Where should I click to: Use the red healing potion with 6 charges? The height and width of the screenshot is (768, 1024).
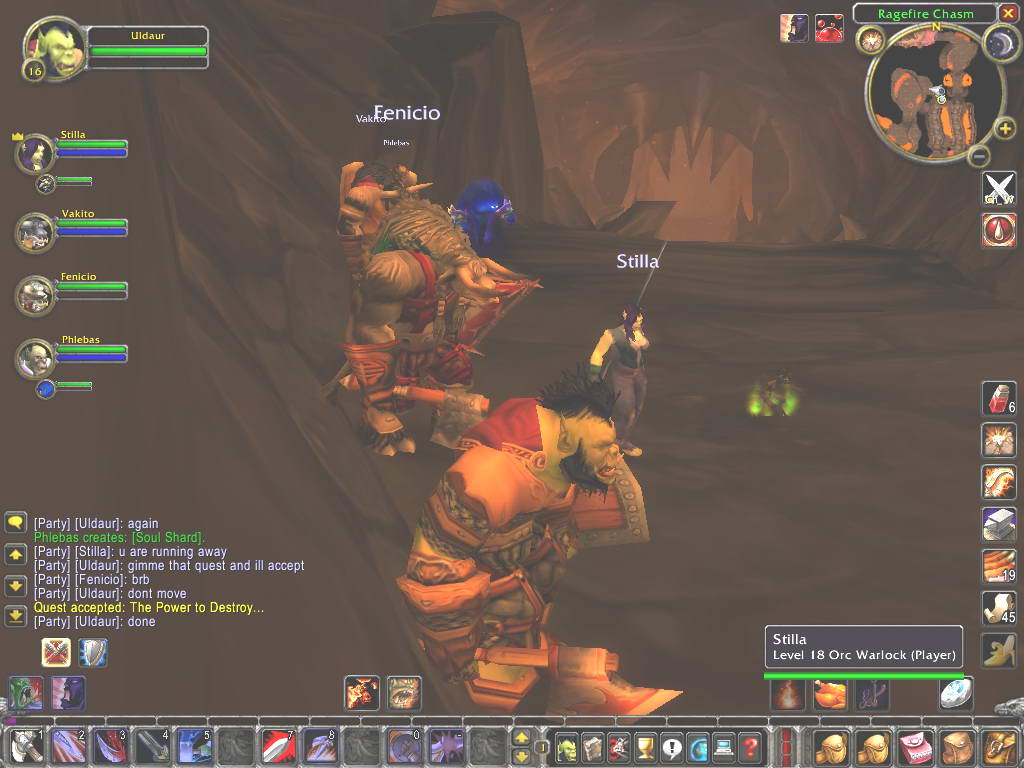click(x=998, y=398)
